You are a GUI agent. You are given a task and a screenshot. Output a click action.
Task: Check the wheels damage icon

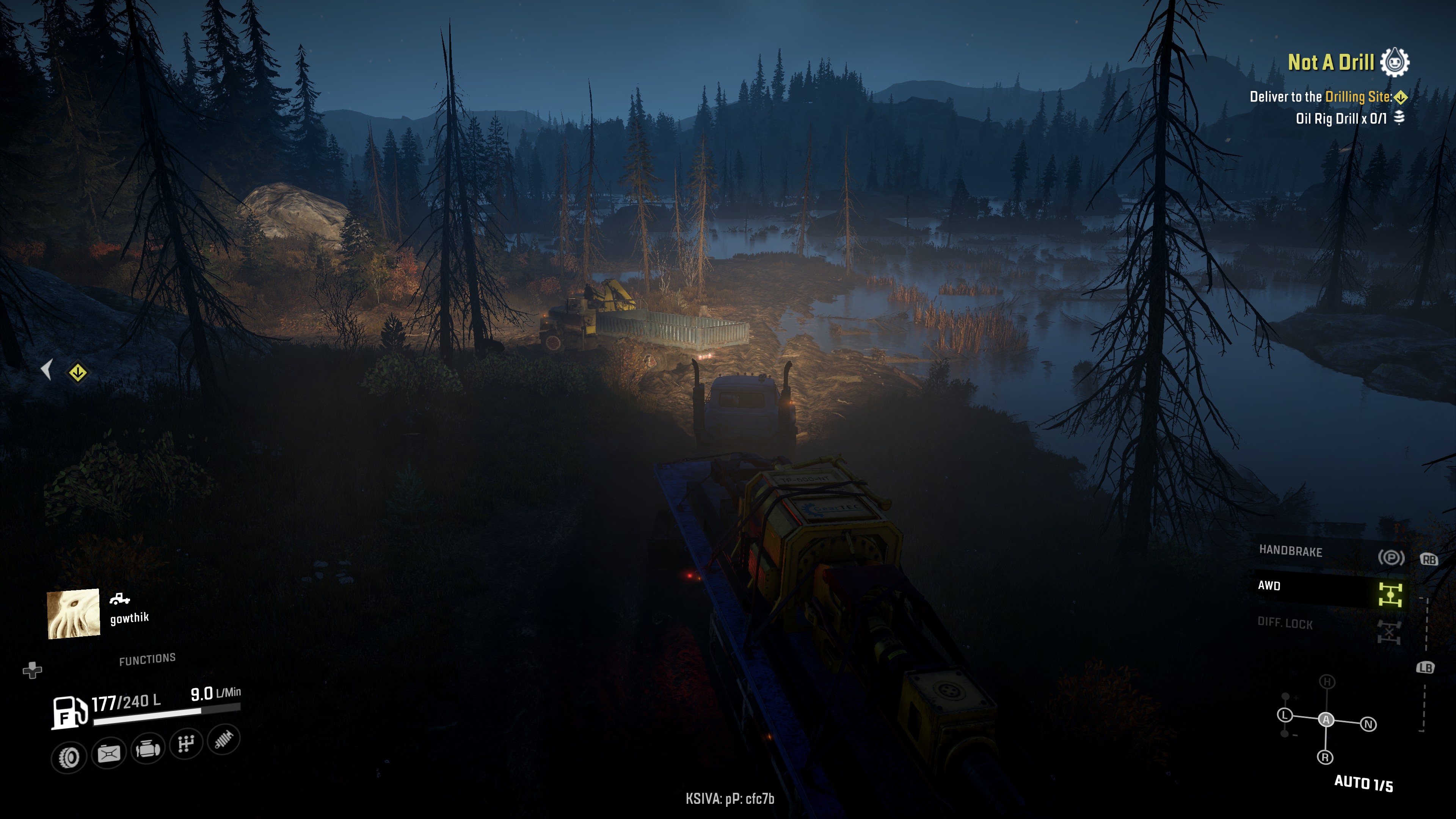(x=69, y=758)
